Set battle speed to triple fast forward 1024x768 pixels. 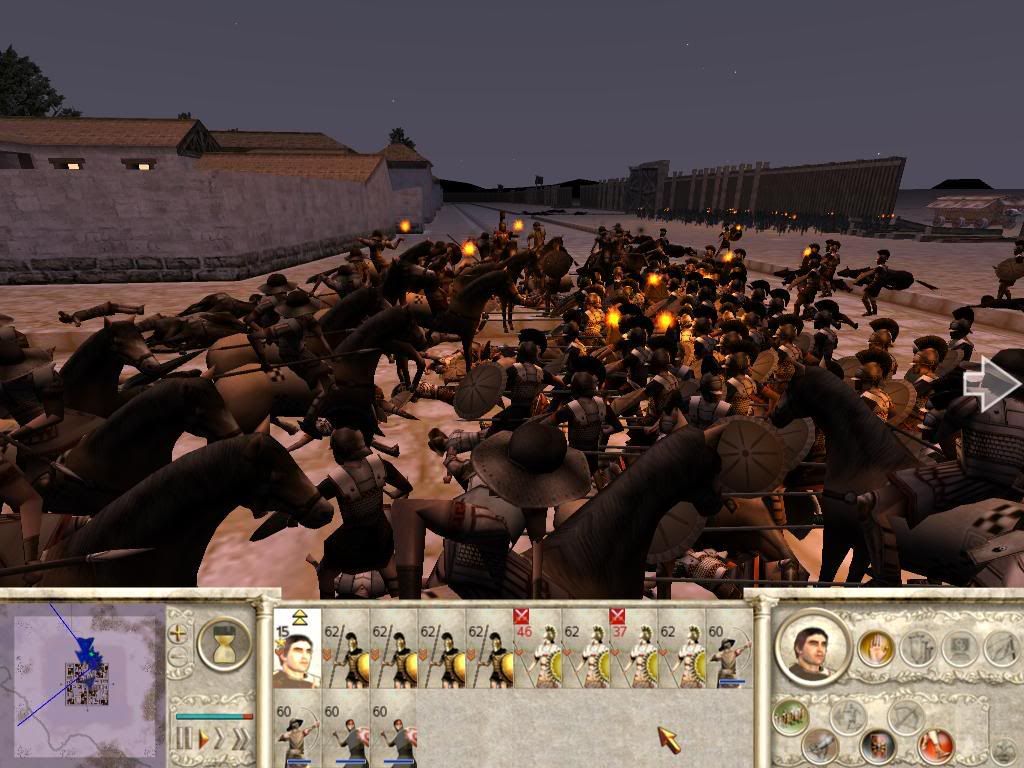tap(242, 739)
